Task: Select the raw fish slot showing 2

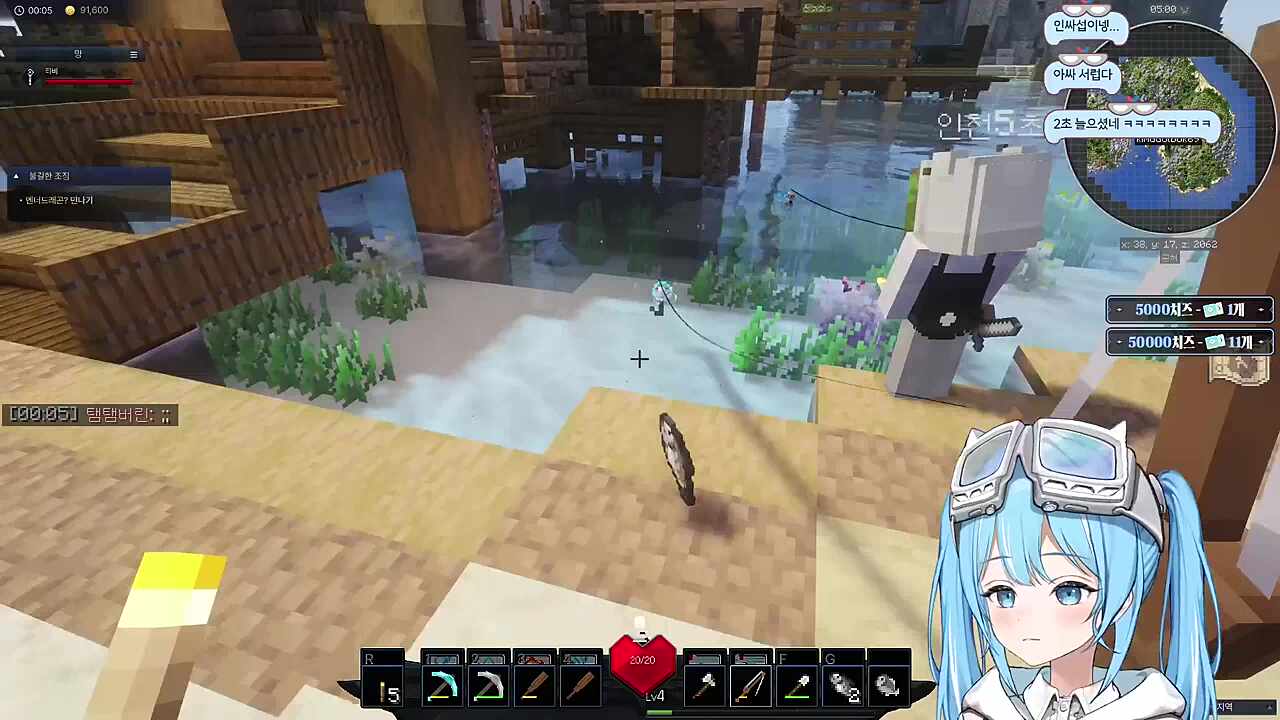Action: pyautogui.click(x=845, y=687)
